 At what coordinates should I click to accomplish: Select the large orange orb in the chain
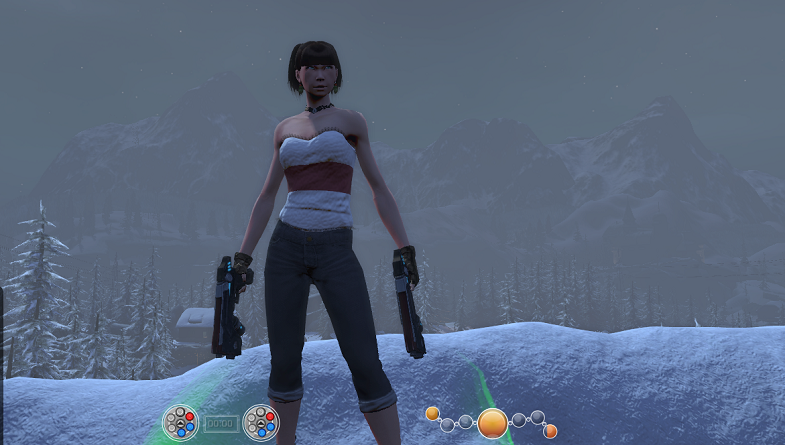tap(492, 423)
